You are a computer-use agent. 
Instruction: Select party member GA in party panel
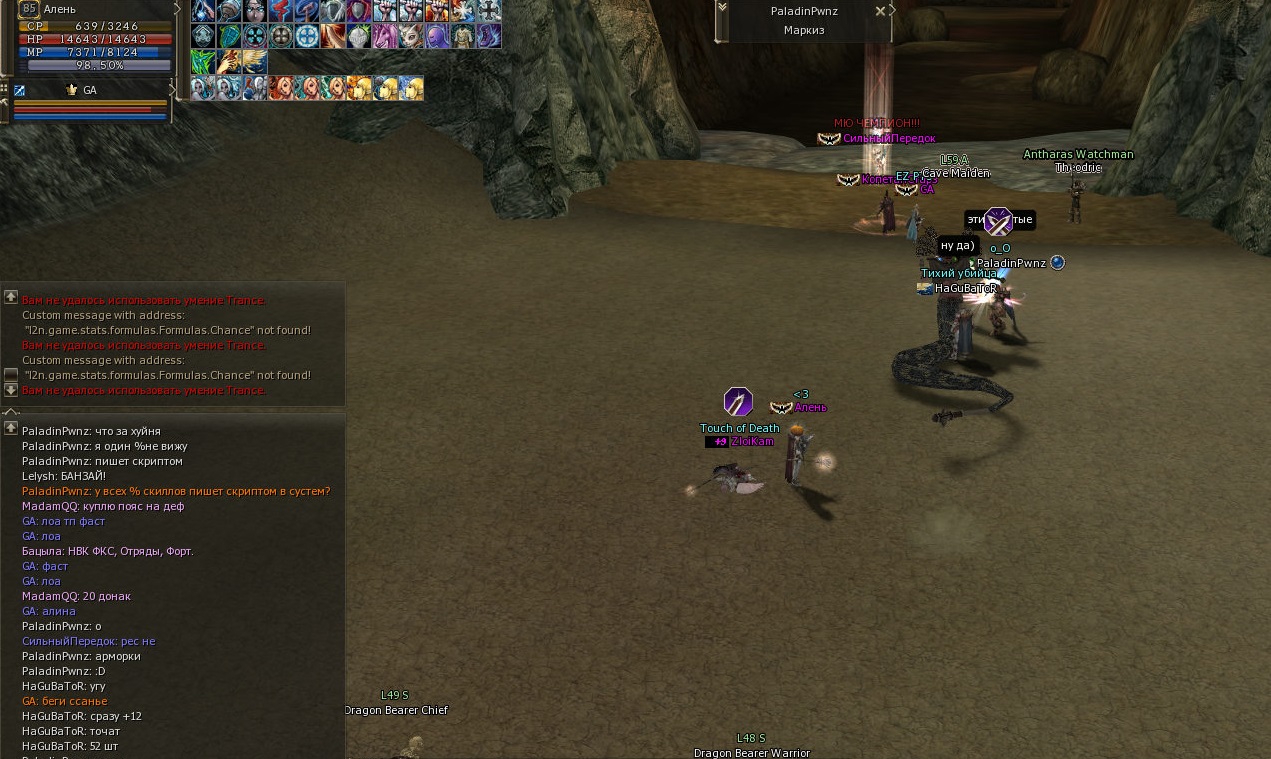coord(89,90)
